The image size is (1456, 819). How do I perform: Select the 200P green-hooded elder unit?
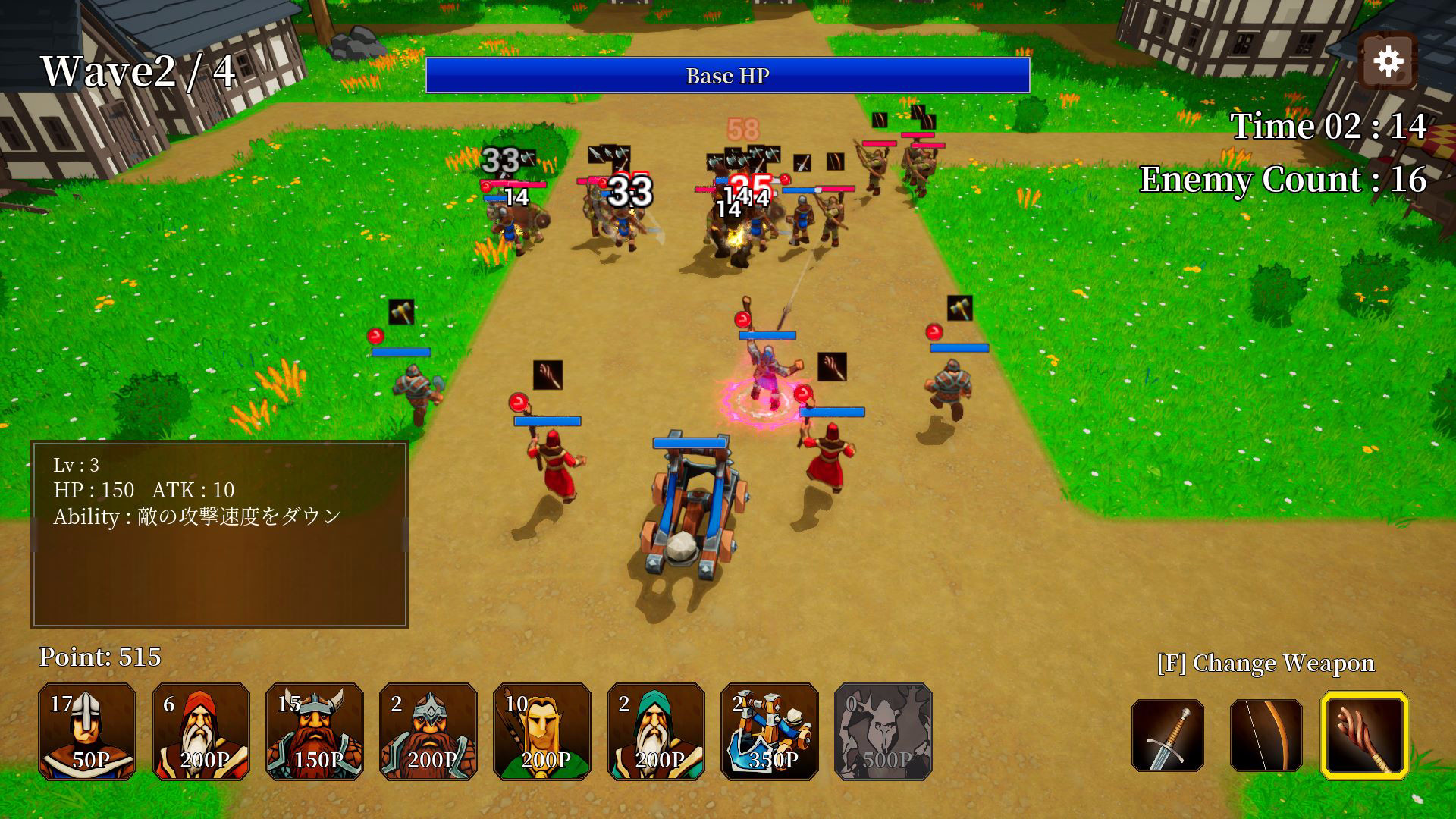click(655, 732)
